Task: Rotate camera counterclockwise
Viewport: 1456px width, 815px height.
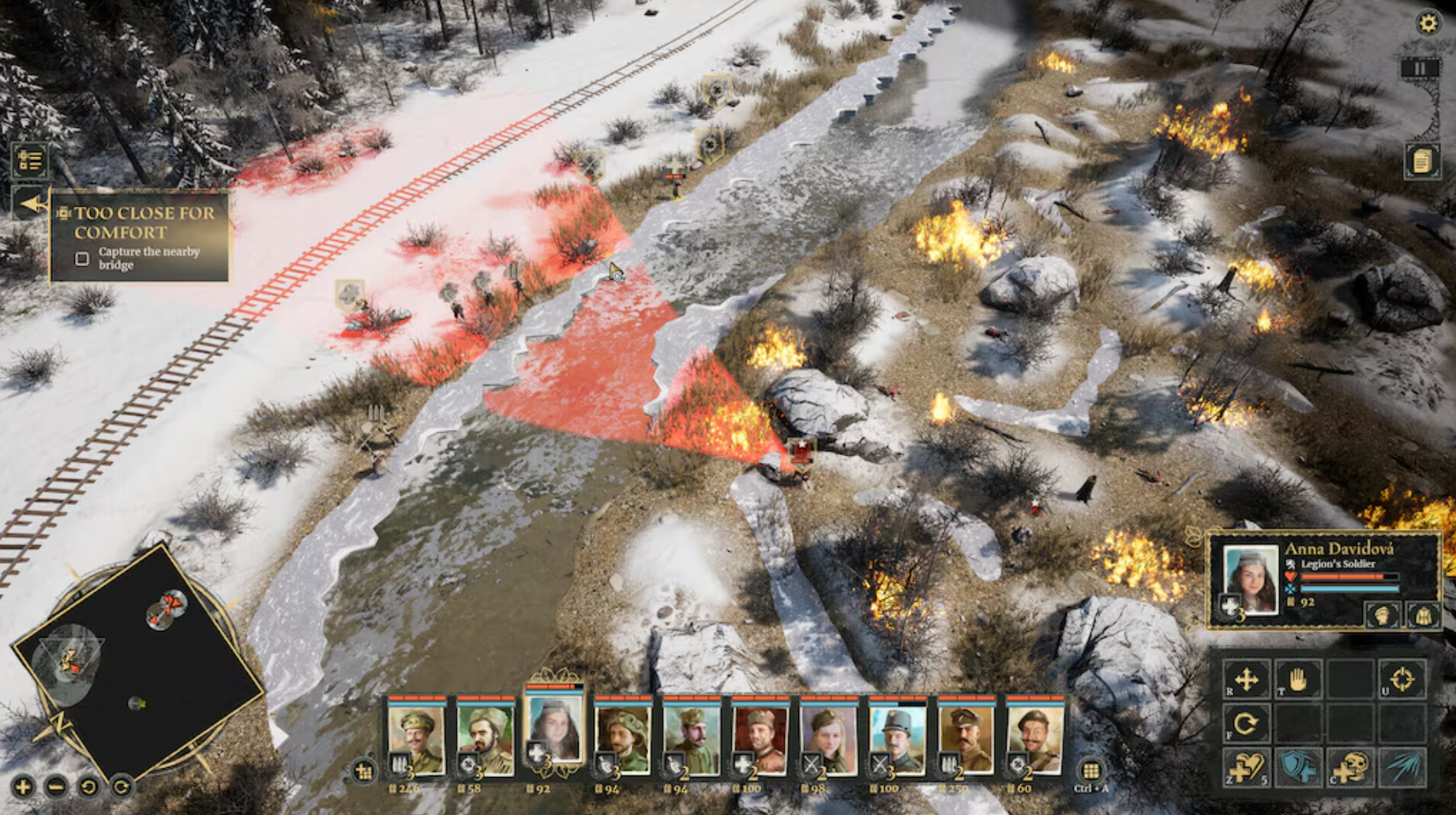Action: coord(88,787)
